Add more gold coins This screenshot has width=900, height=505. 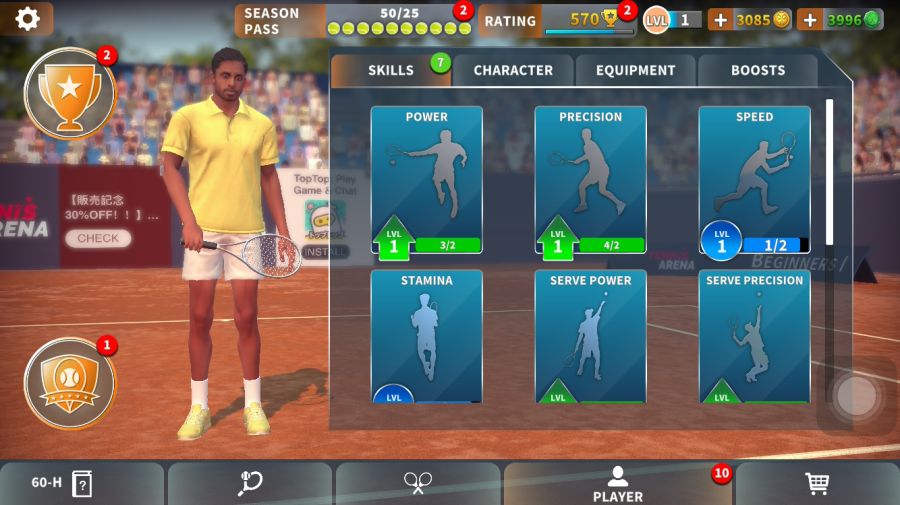pyautogui.click(x=720, y=20)
